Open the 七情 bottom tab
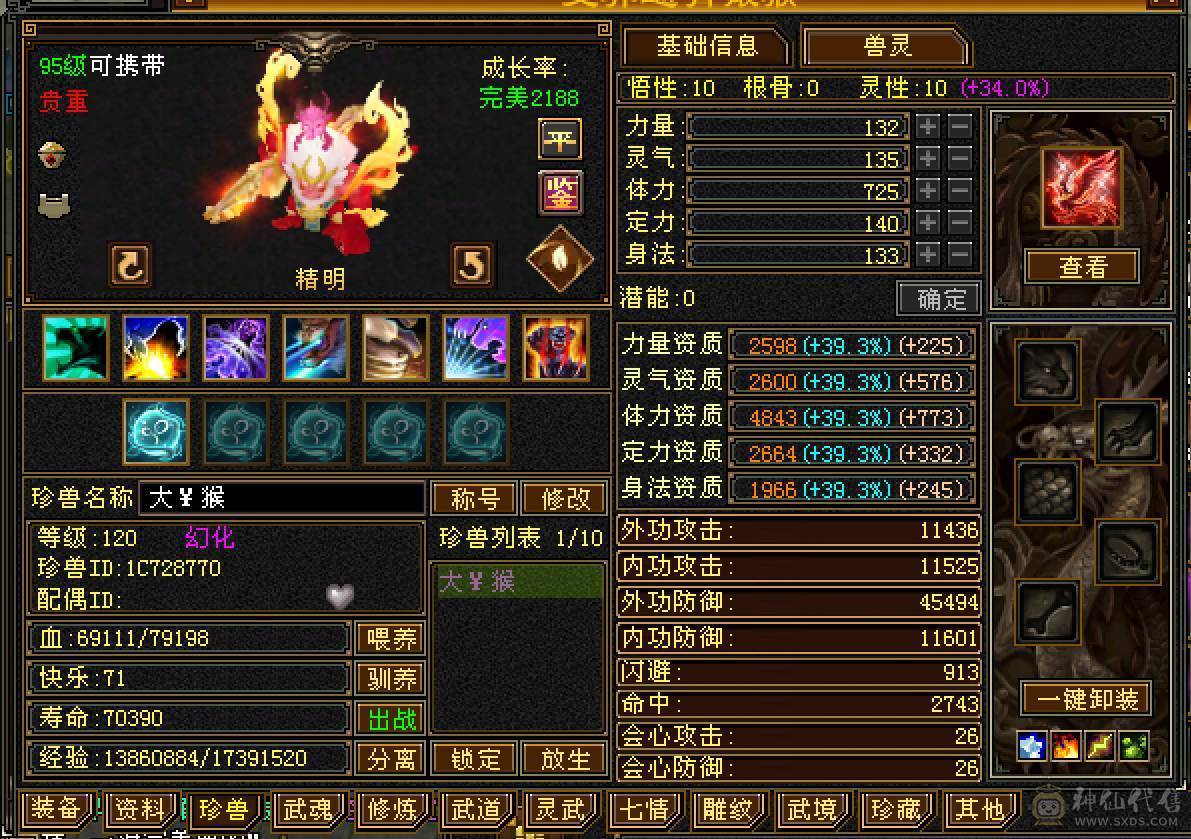1191x839 pixels. pyautogui.click(x=644, y=808)
